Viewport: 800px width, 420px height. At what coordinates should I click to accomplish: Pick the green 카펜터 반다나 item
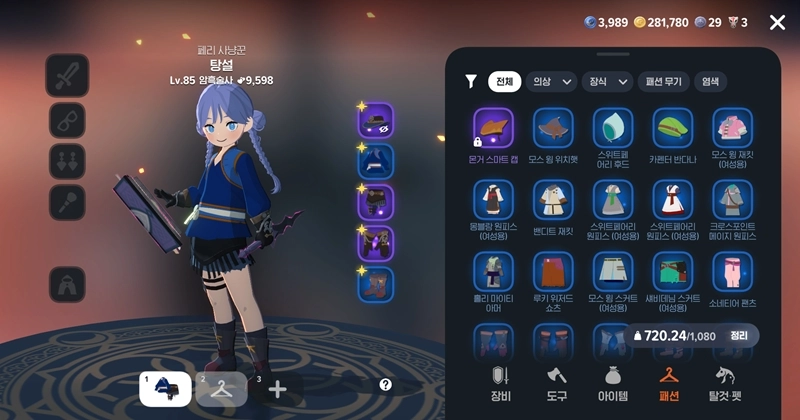pos(673,129)
